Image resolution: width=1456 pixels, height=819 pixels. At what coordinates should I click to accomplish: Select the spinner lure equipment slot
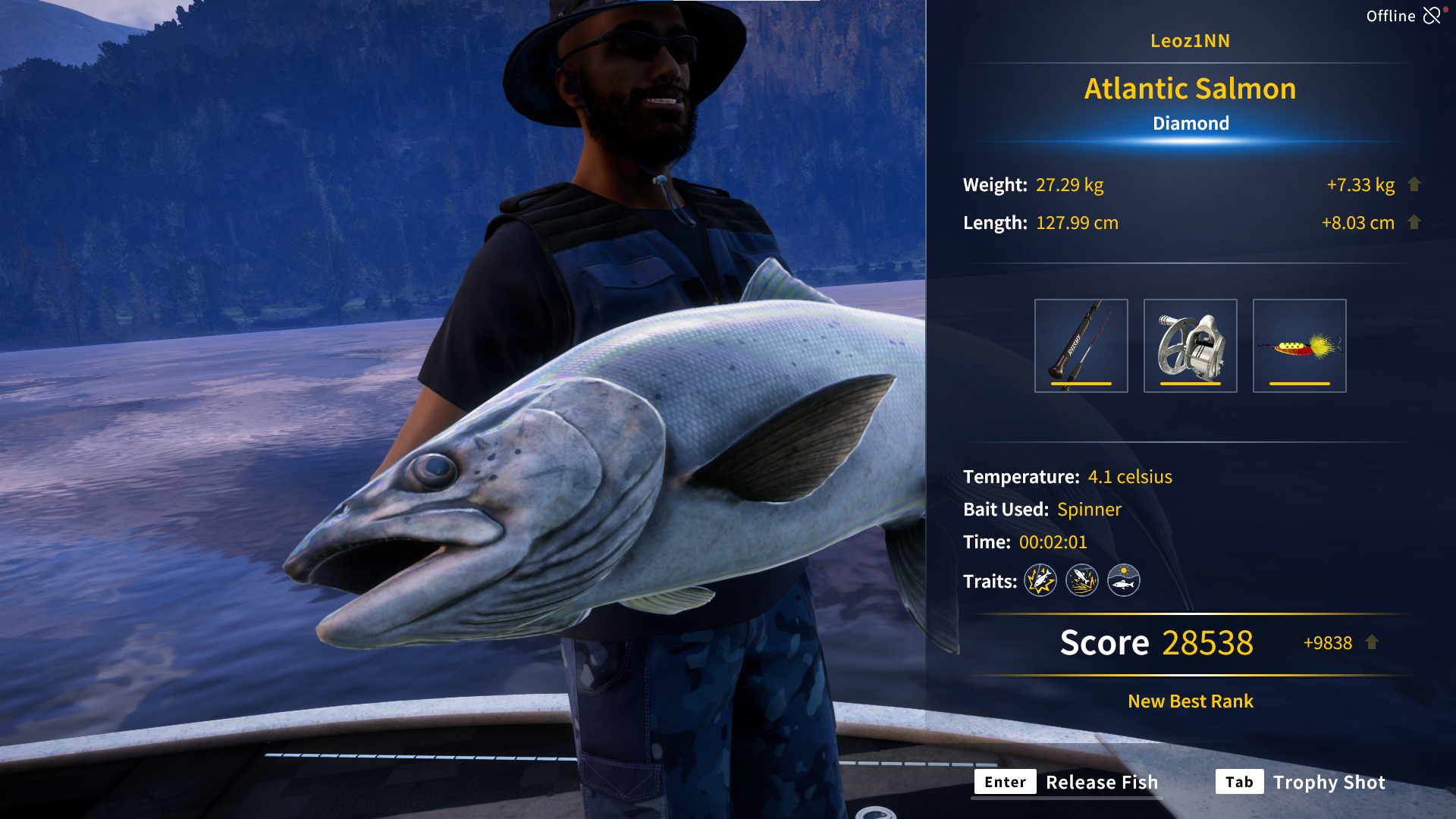click(1299, 346)
